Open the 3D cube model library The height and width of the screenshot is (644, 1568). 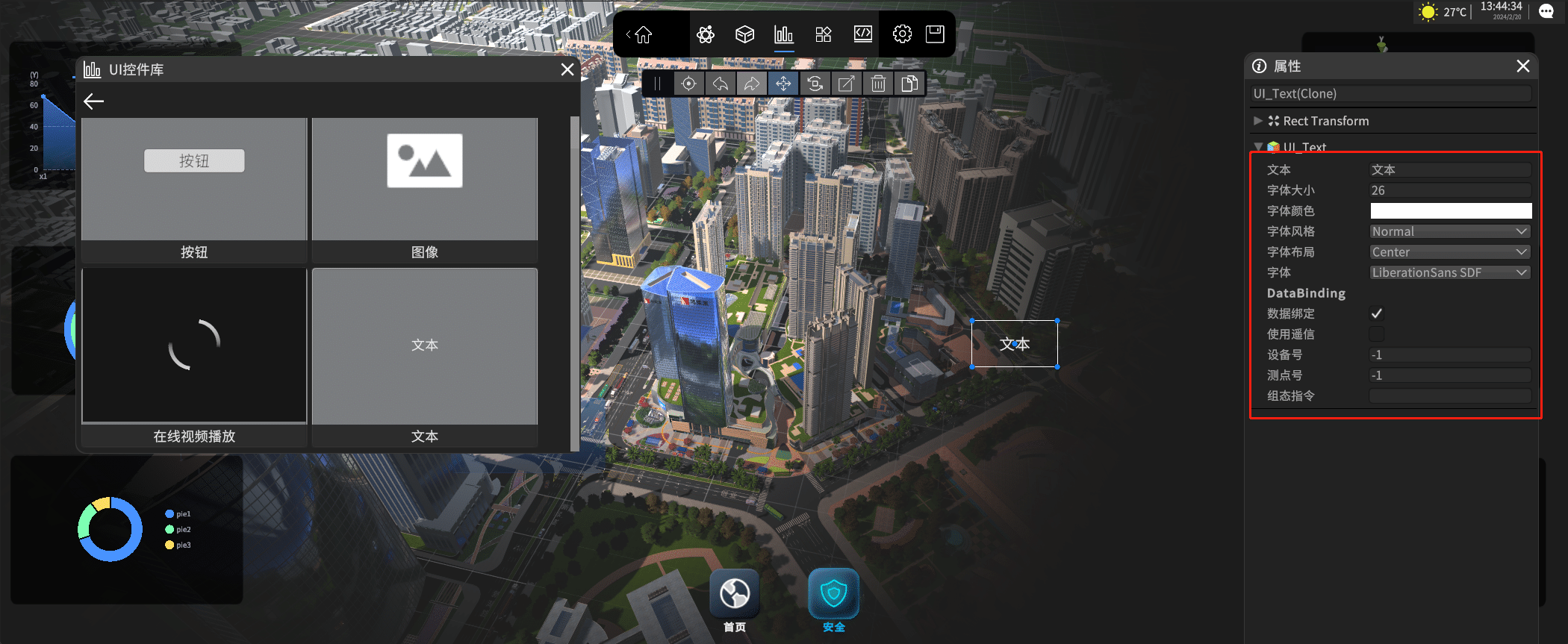[744, 34]
